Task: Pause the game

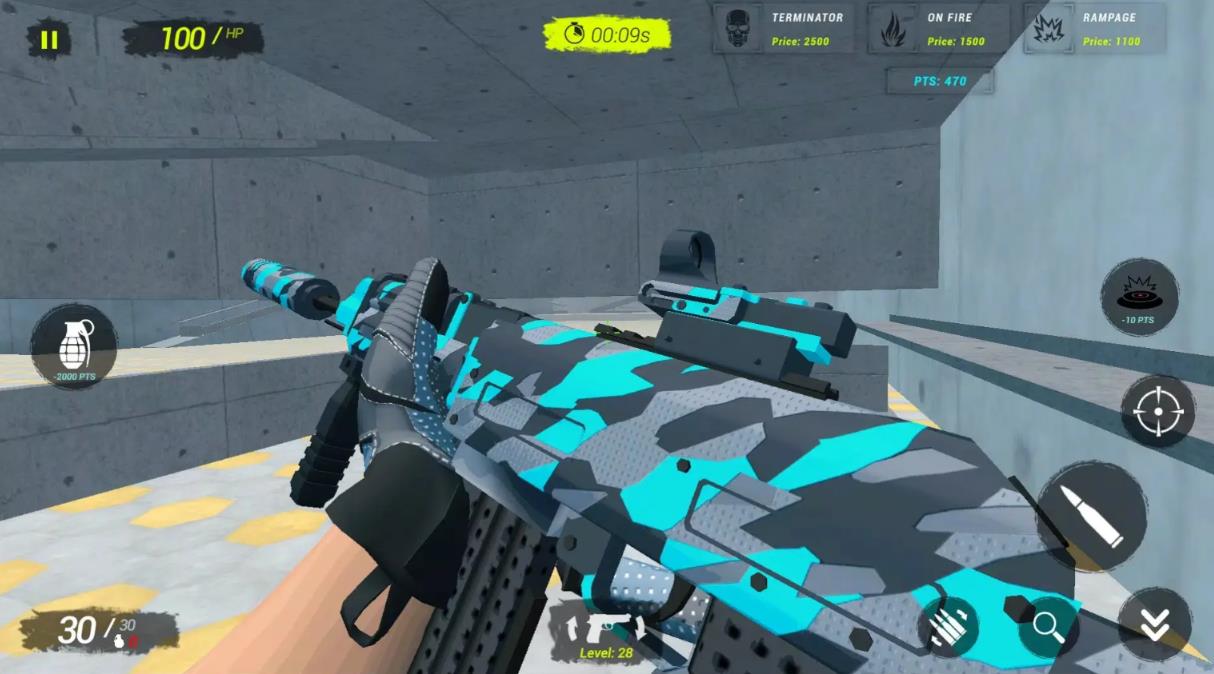Action: (x=48, y=41)
